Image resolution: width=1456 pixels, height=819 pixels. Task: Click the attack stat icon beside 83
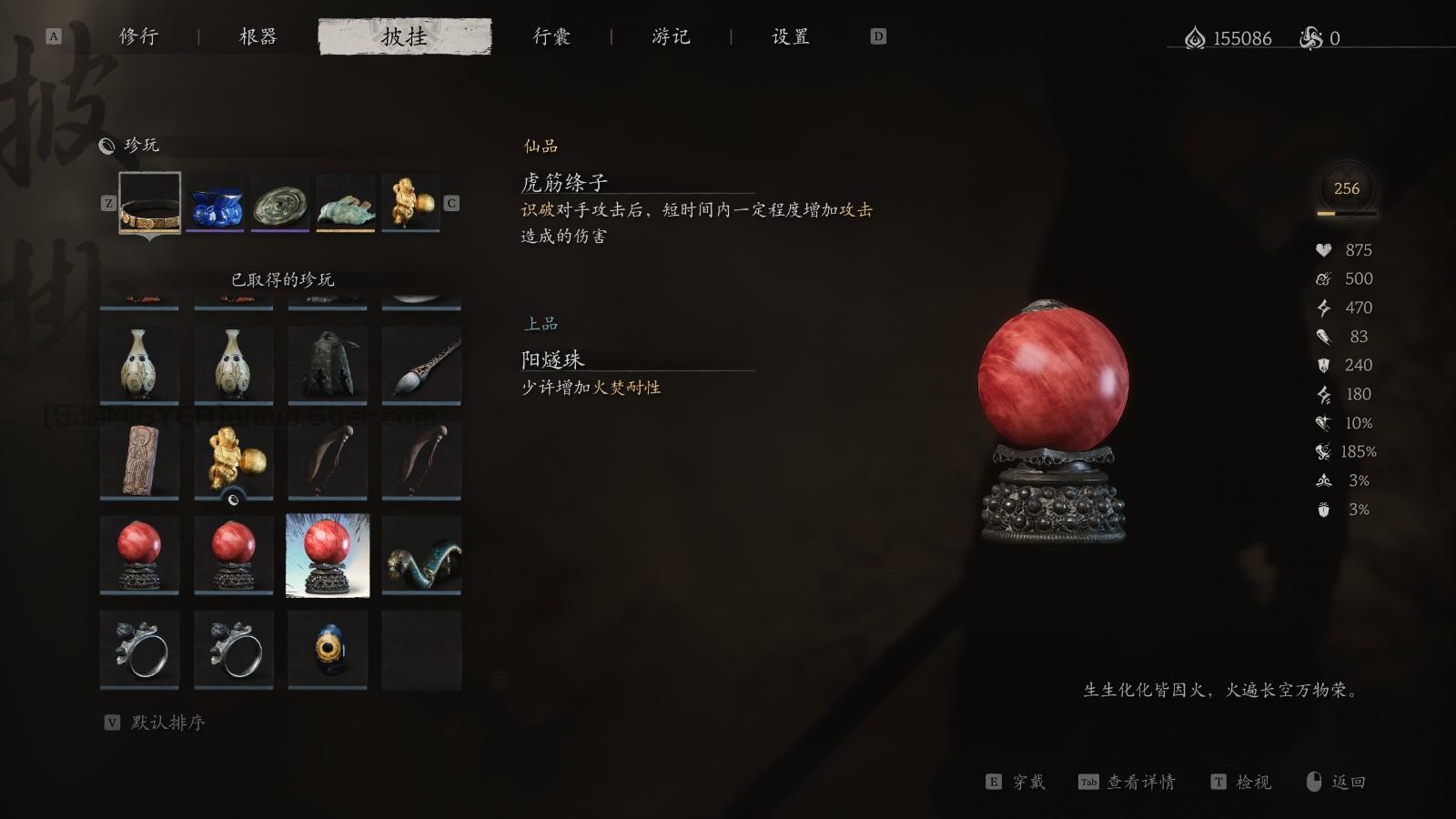tap(1326, 337)
